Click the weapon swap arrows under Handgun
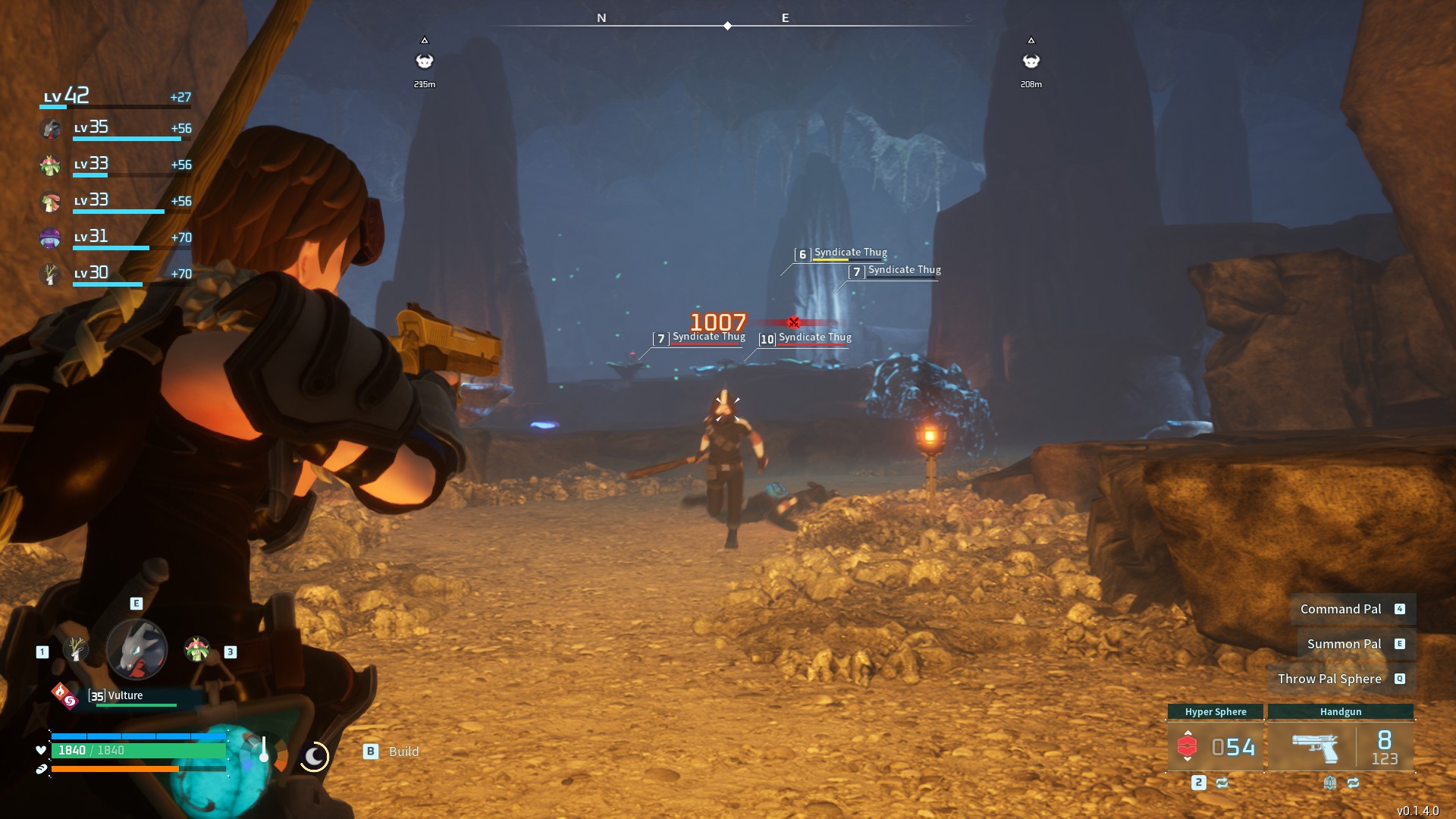Image resolution: width=1456 pixels, height=819 pixels. (1353, 783)
